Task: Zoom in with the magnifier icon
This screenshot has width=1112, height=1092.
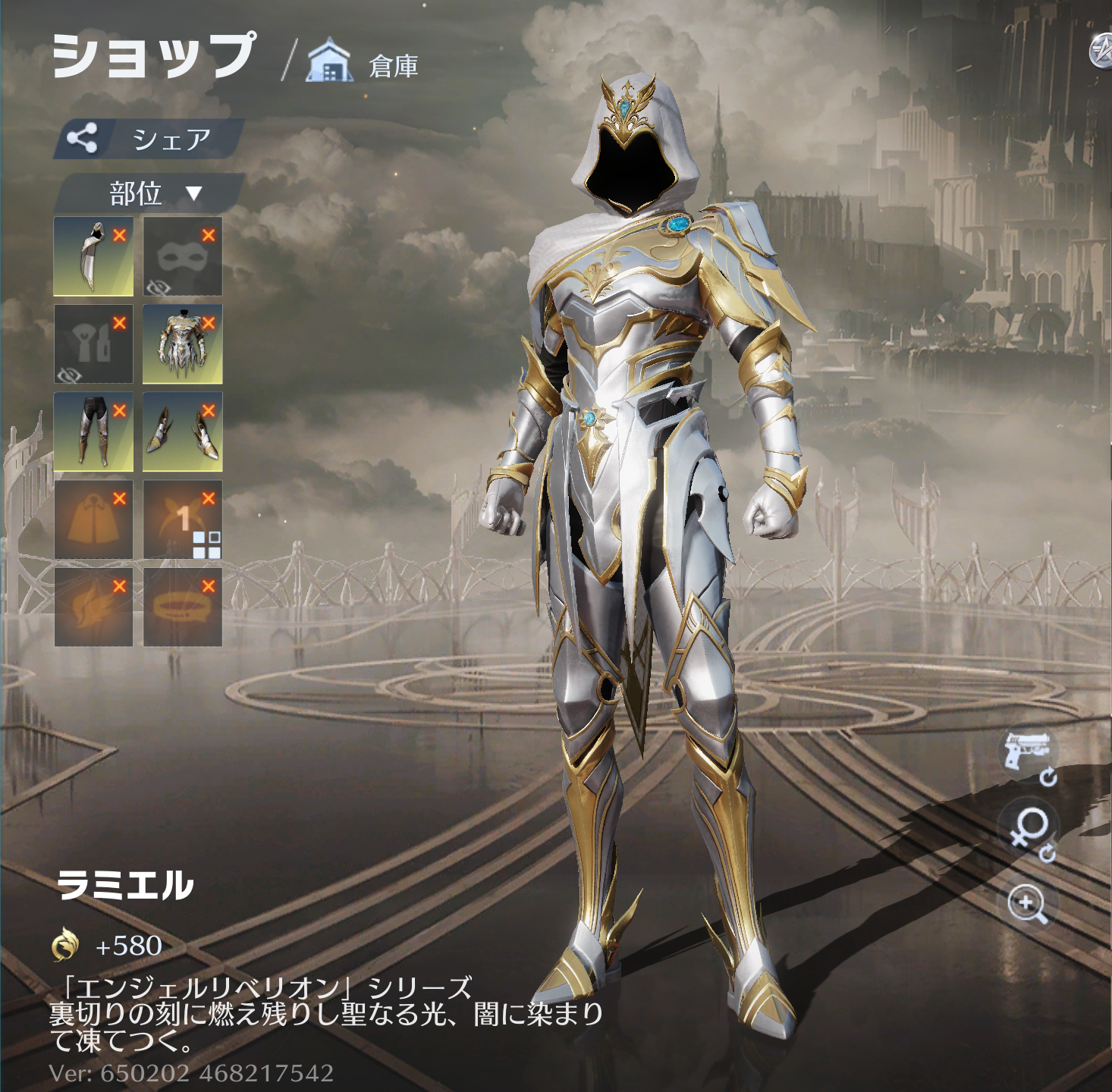Action: tap(1028, 904)
